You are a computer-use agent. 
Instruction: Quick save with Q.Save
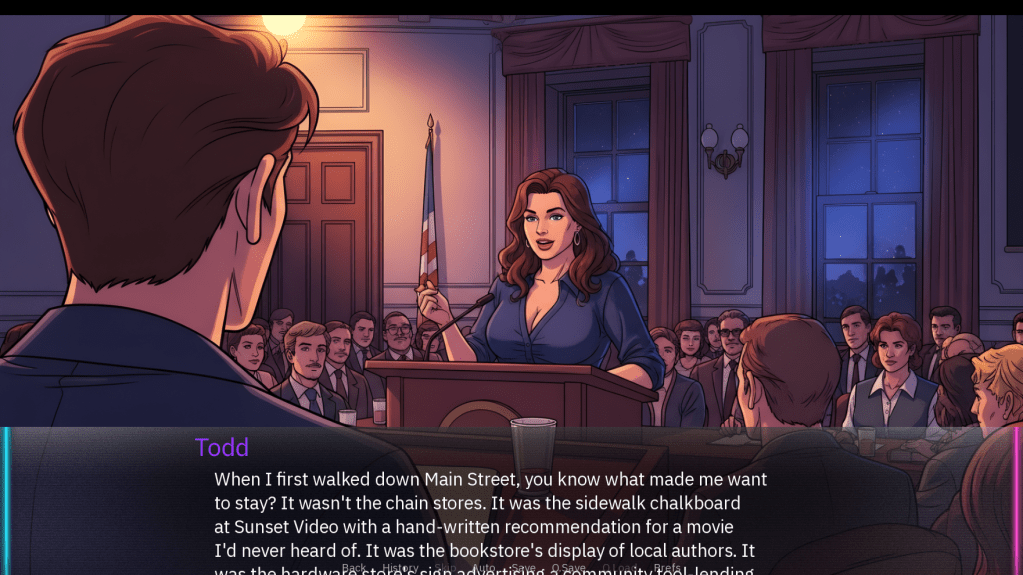568,568
